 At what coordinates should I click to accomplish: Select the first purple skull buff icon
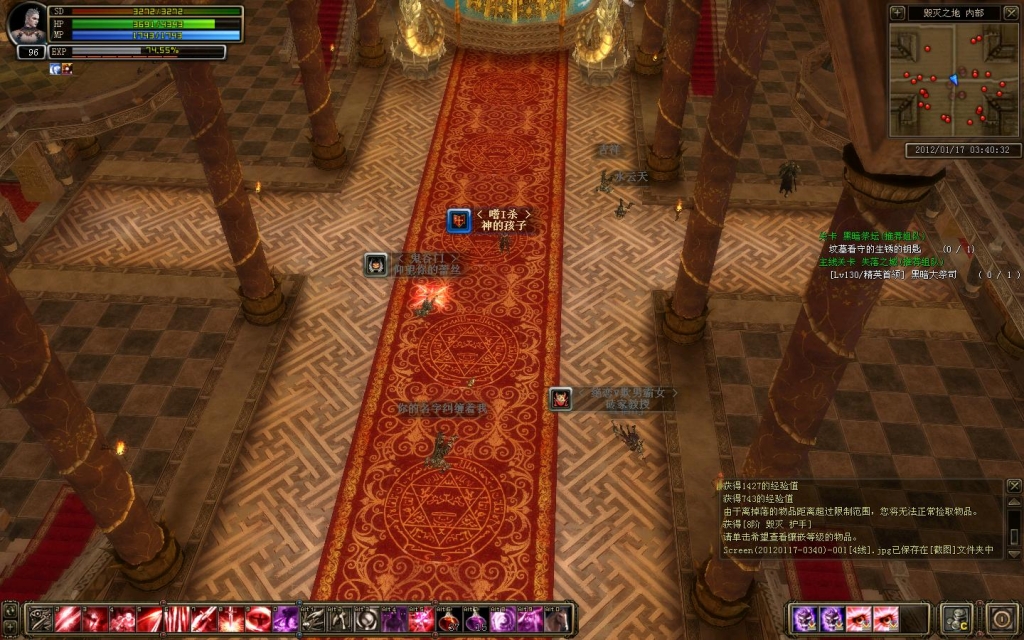point(805,618)
